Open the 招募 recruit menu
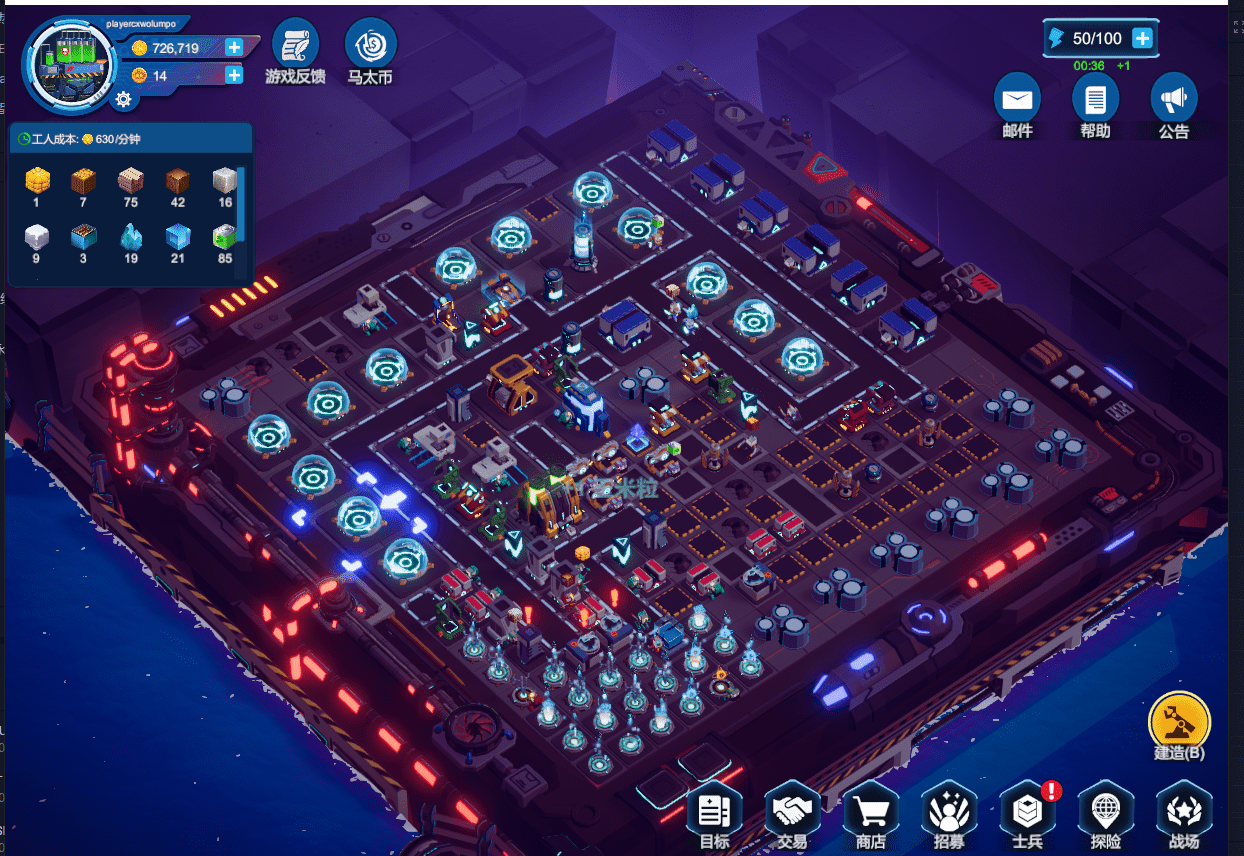Screen dimensions: 1244x856 [x=948, y=810]
